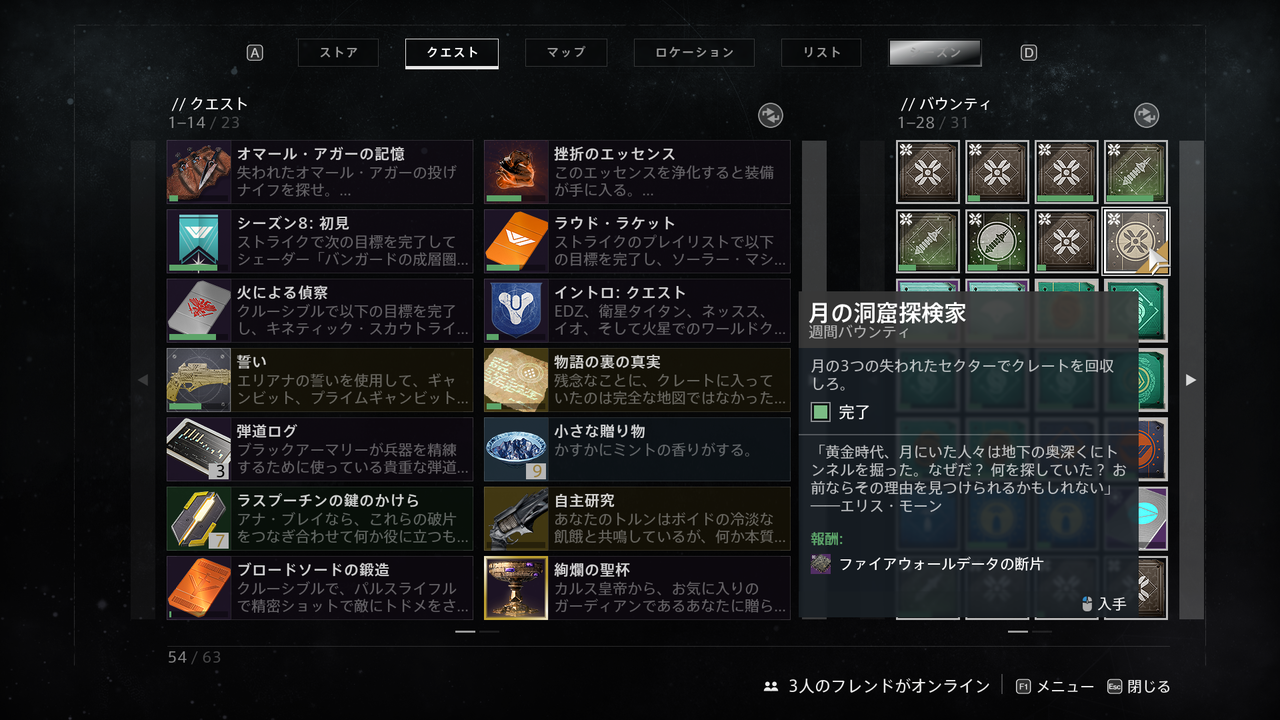1280x720 pixels.
Task: Click the 完了 checkbox in the bounty tooltip
Action: point(823,412)
